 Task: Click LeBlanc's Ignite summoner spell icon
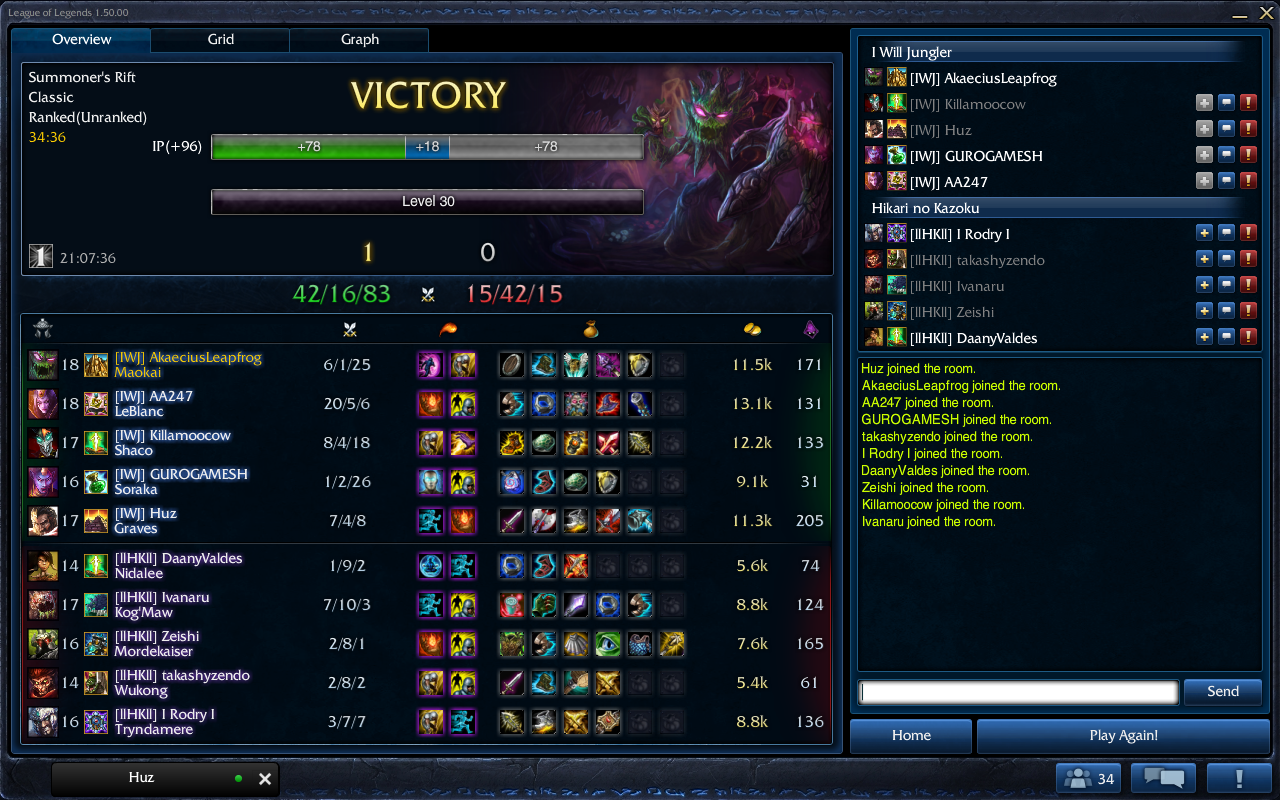pyautogui.click(x=429, y=404)
